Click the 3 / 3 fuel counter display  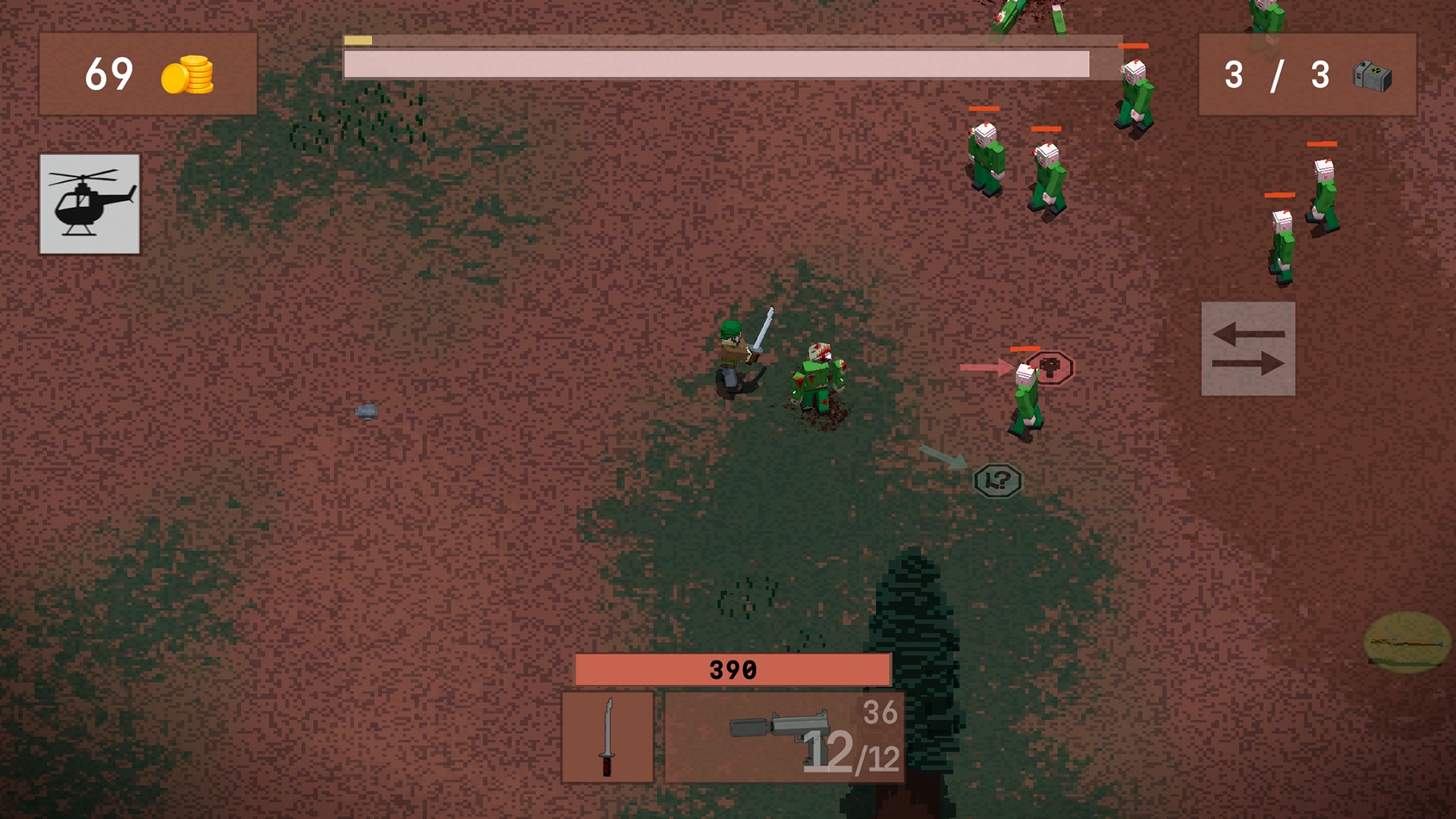click(x=1279, y=74)
